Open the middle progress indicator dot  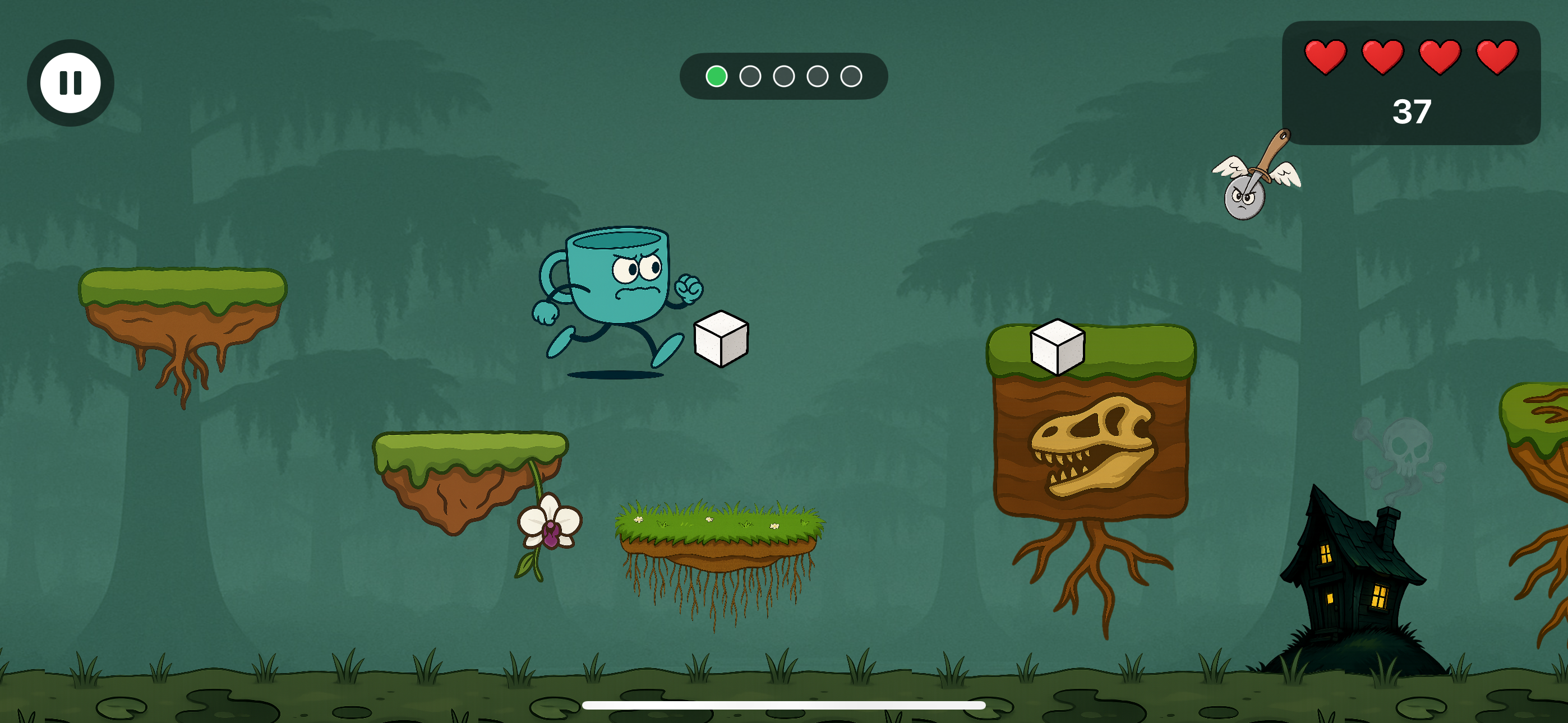coord(784,76)
